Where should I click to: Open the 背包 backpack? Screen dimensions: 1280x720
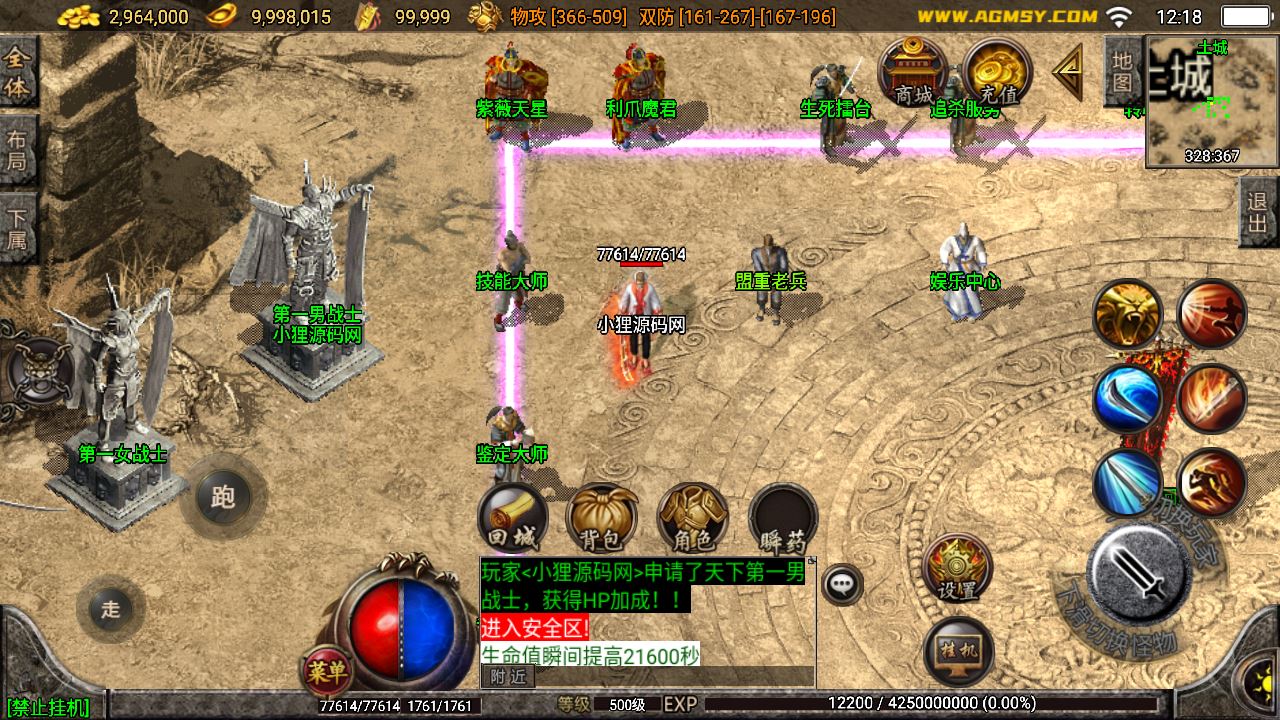tap(602, 518)
